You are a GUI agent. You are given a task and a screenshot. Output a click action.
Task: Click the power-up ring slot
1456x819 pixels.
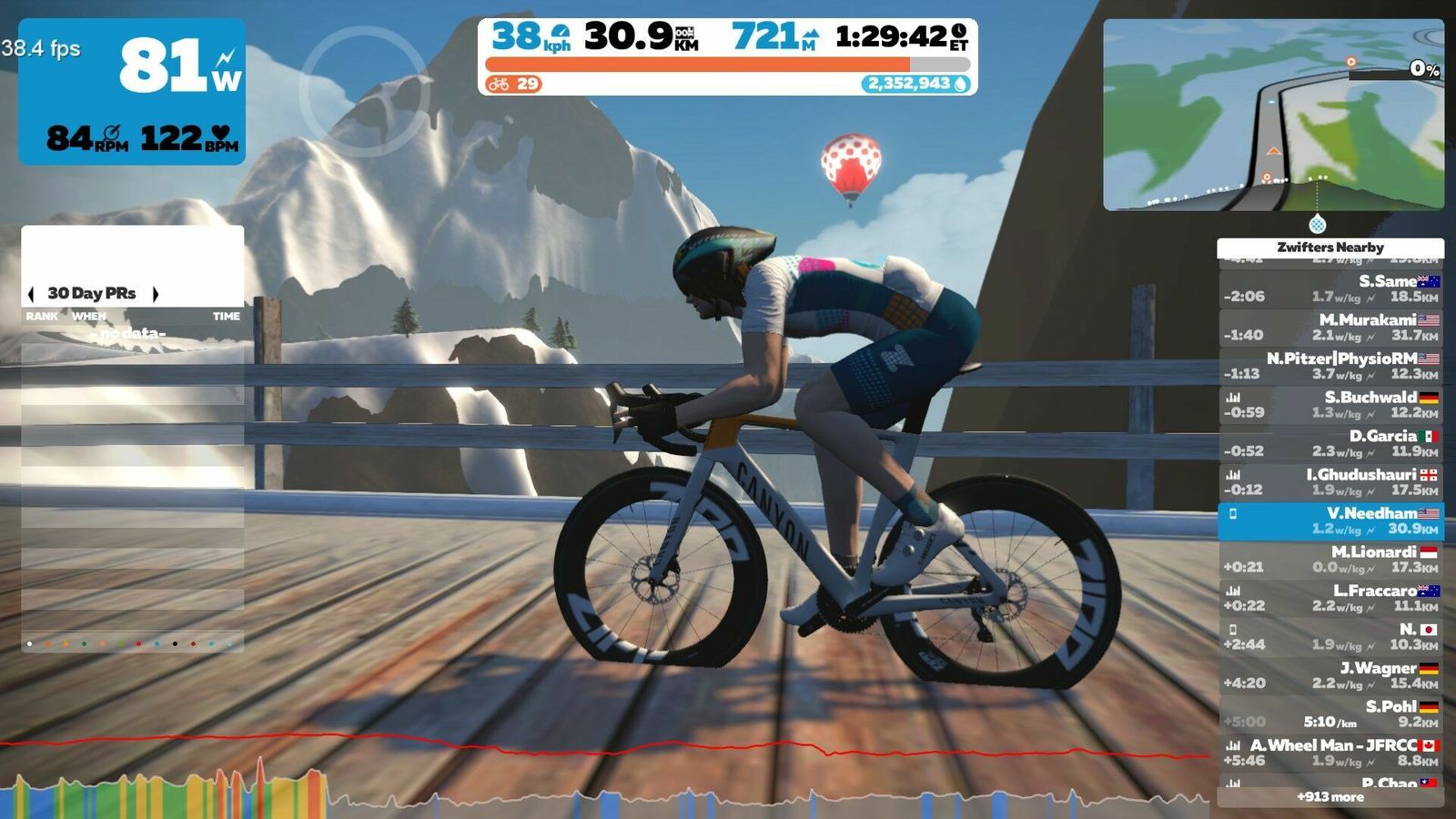tap(363, 91)
